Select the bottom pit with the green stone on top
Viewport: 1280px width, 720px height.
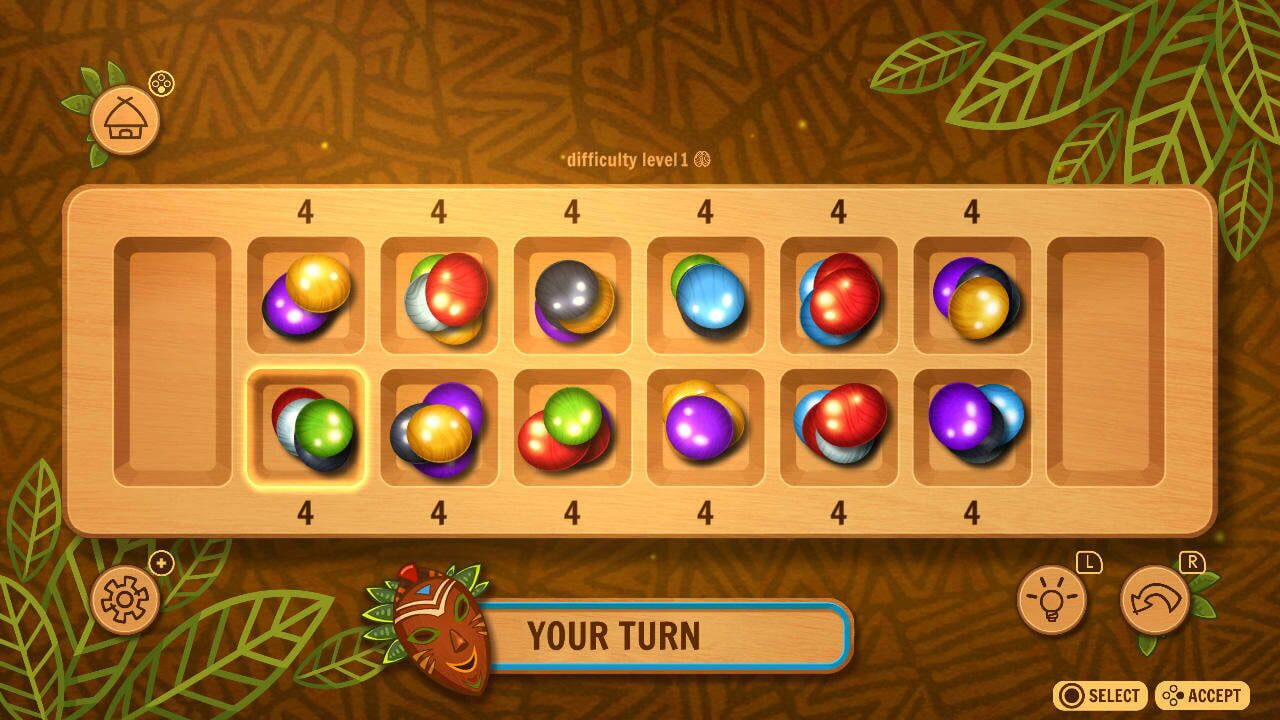pos(572,427)
